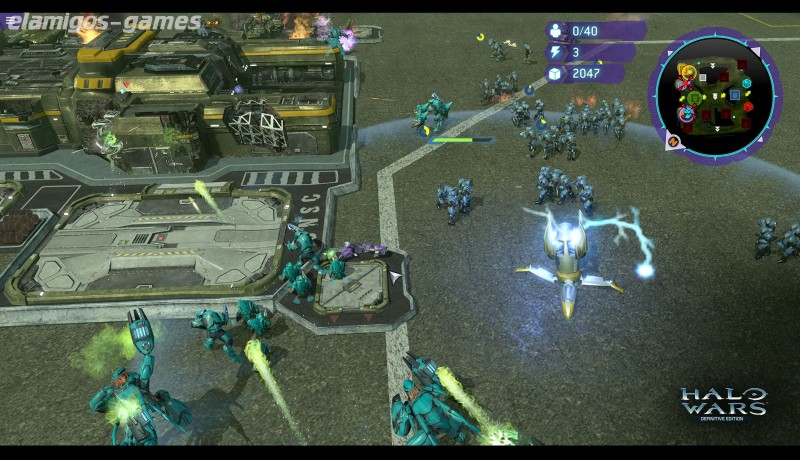The height and width of the screenshot is (460, 800).
Task: Click the cyan circle marker on minimap
Action: point(746,83)
